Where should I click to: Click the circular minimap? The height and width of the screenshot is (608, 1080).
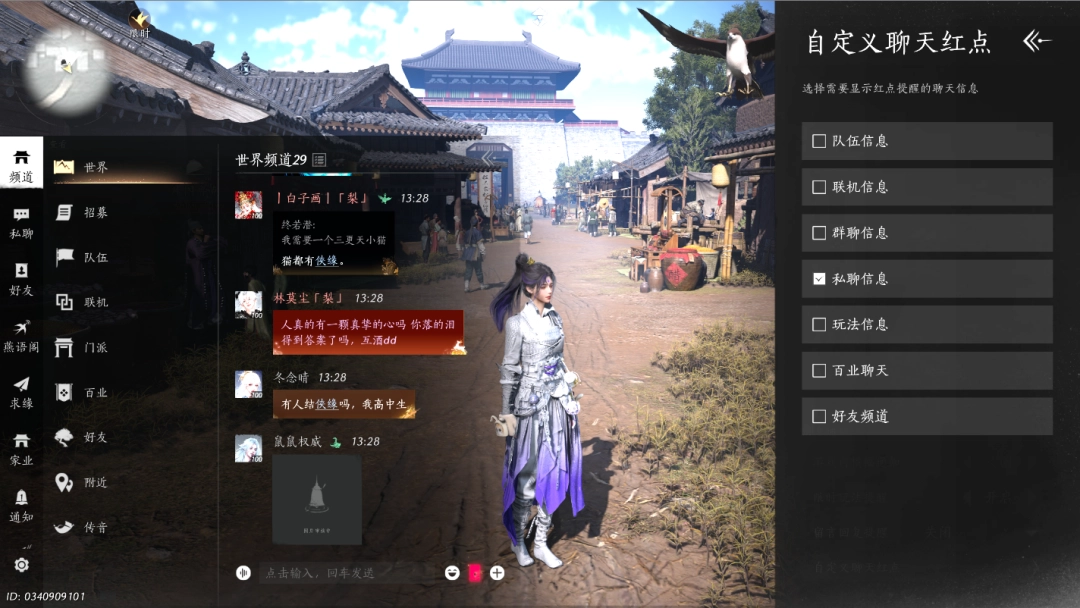coord(67,70)
